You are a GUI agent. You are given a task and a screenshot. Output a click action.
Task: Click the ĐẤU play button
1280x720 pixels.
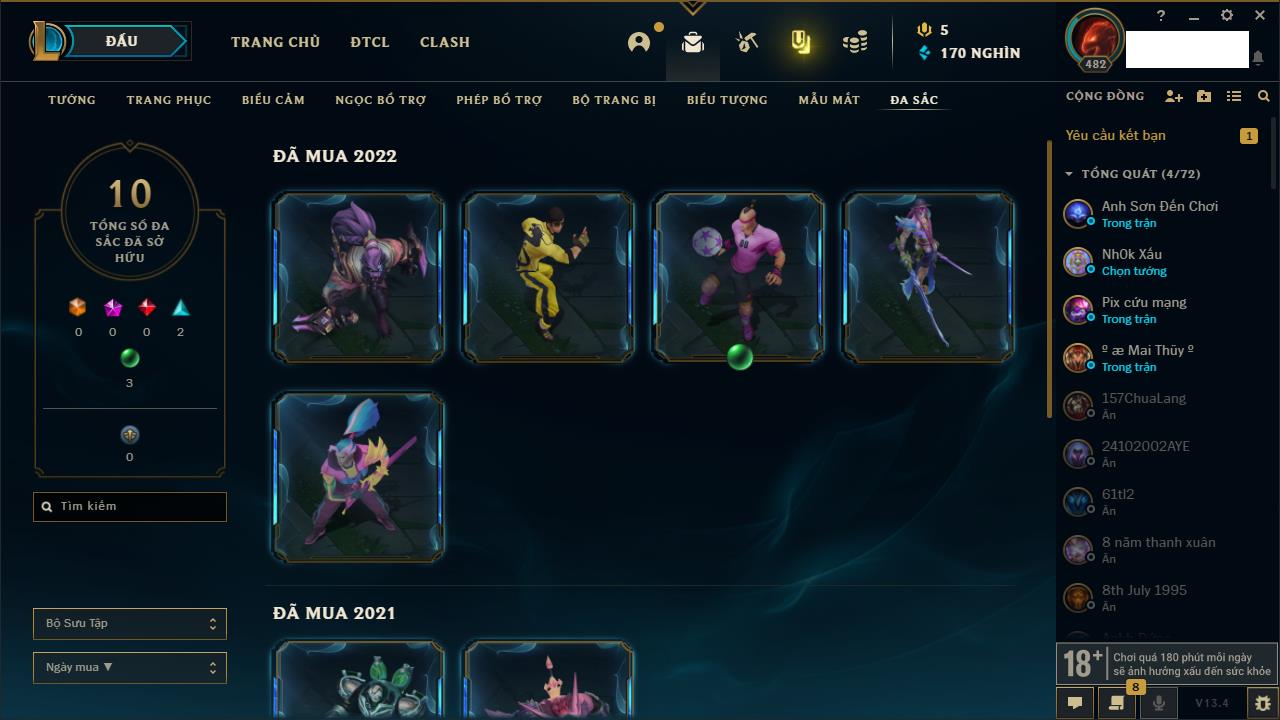[x=122, y=41]
